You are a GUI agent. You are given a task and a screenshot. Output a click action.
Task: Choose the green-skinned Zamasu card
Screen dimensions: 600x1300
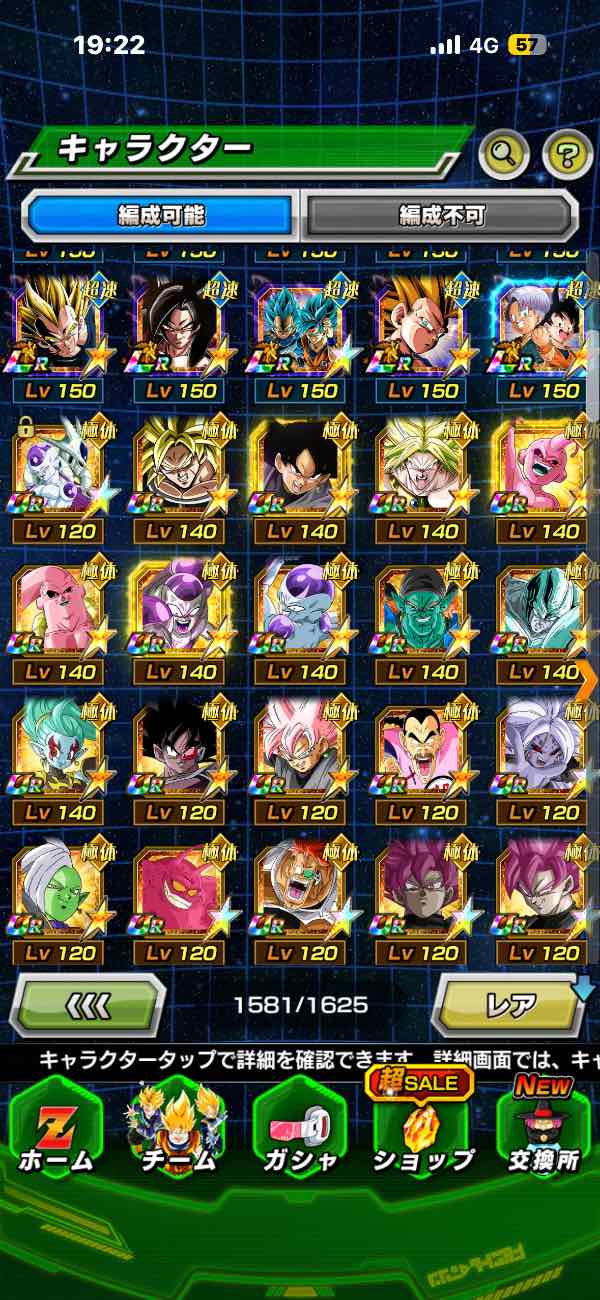click(58, 892)
